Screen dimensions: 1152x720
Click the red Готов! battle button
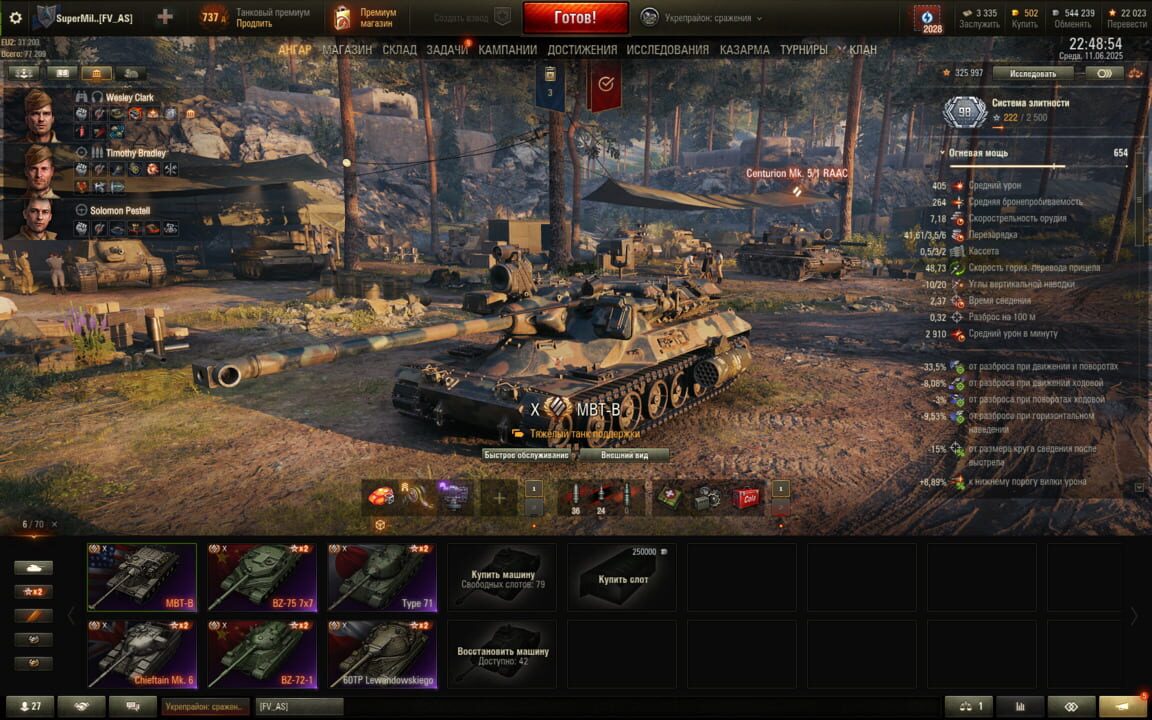575,17
